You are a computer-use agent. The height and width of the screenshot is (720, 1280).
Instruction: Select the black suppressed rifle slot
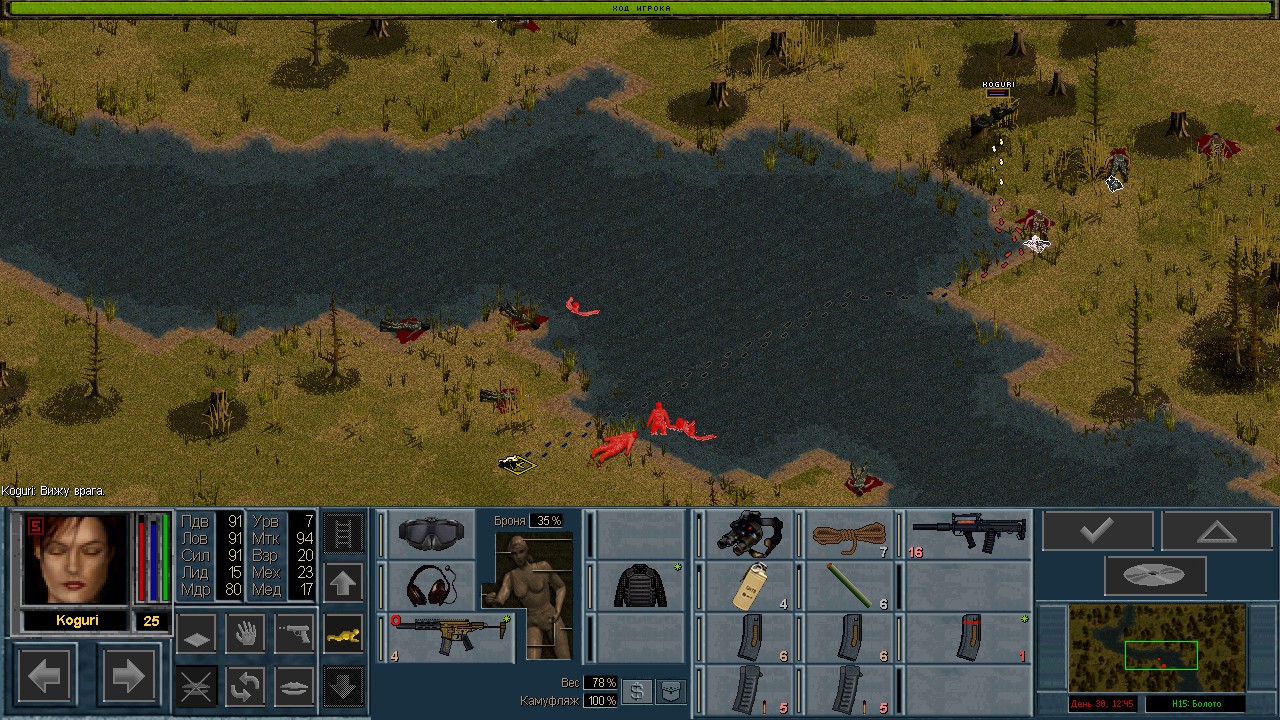(968, 534)
